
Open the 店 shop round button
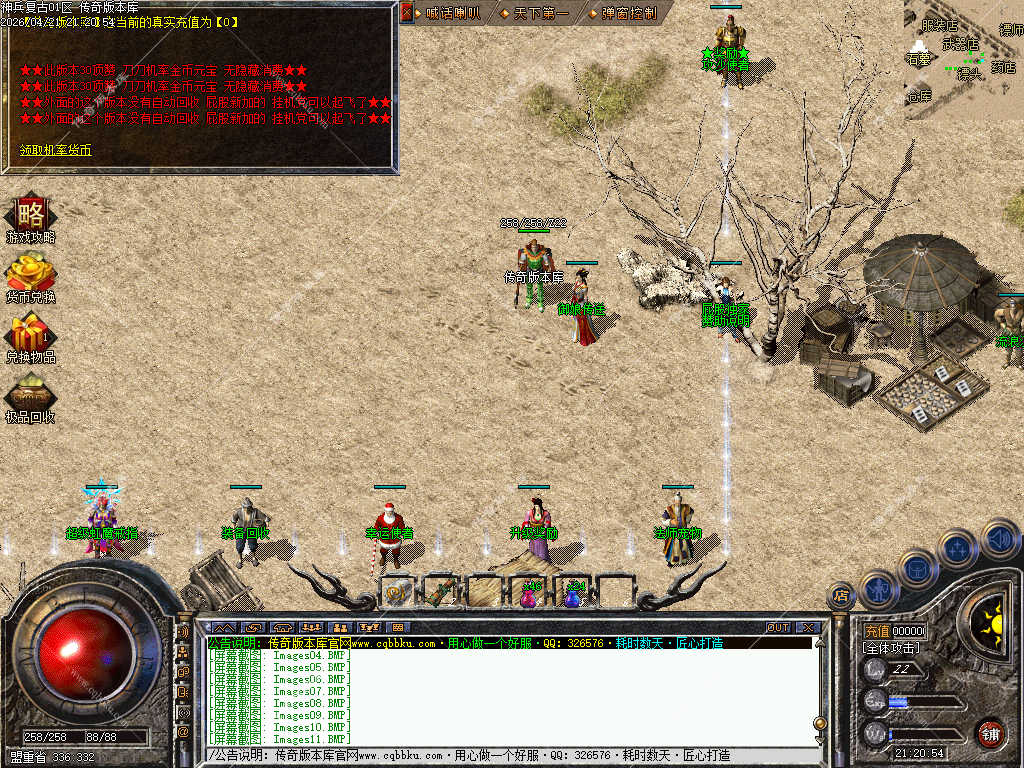(x=841, y=597)
